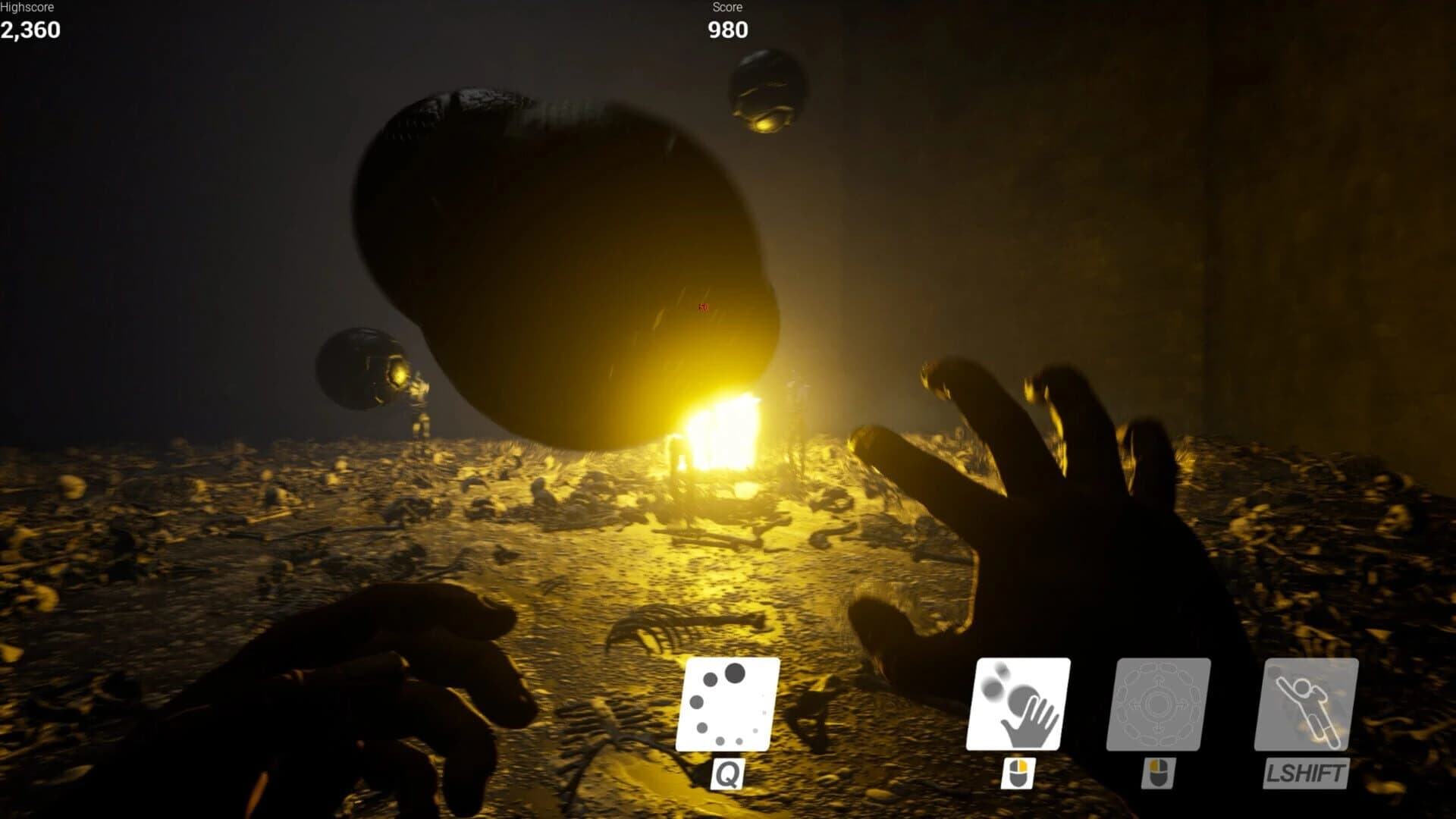Image resolution: width=1456 pixels, height=819 pixels.
Task: Click the Score label text
Action: 726,8
